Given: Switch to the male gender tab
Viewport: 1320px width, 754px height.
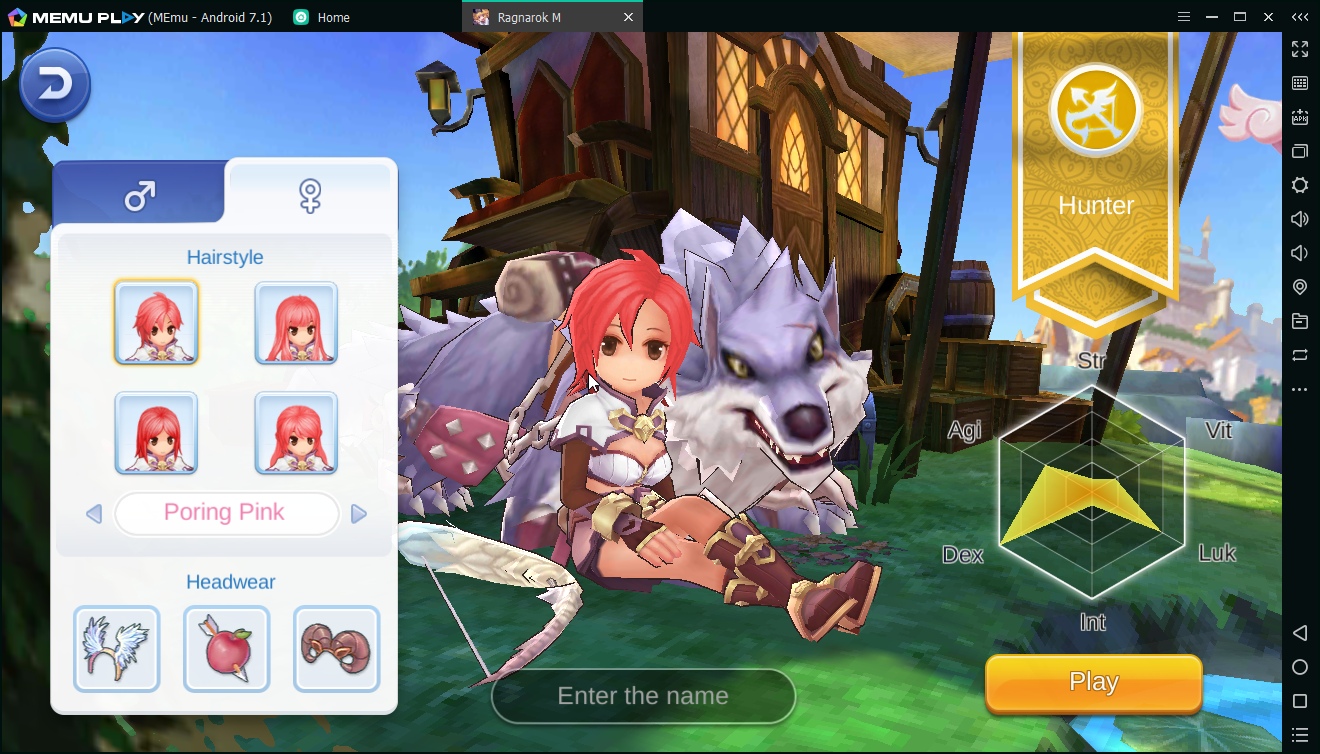Looking at the screenshot, I should (x=139, y=194).
